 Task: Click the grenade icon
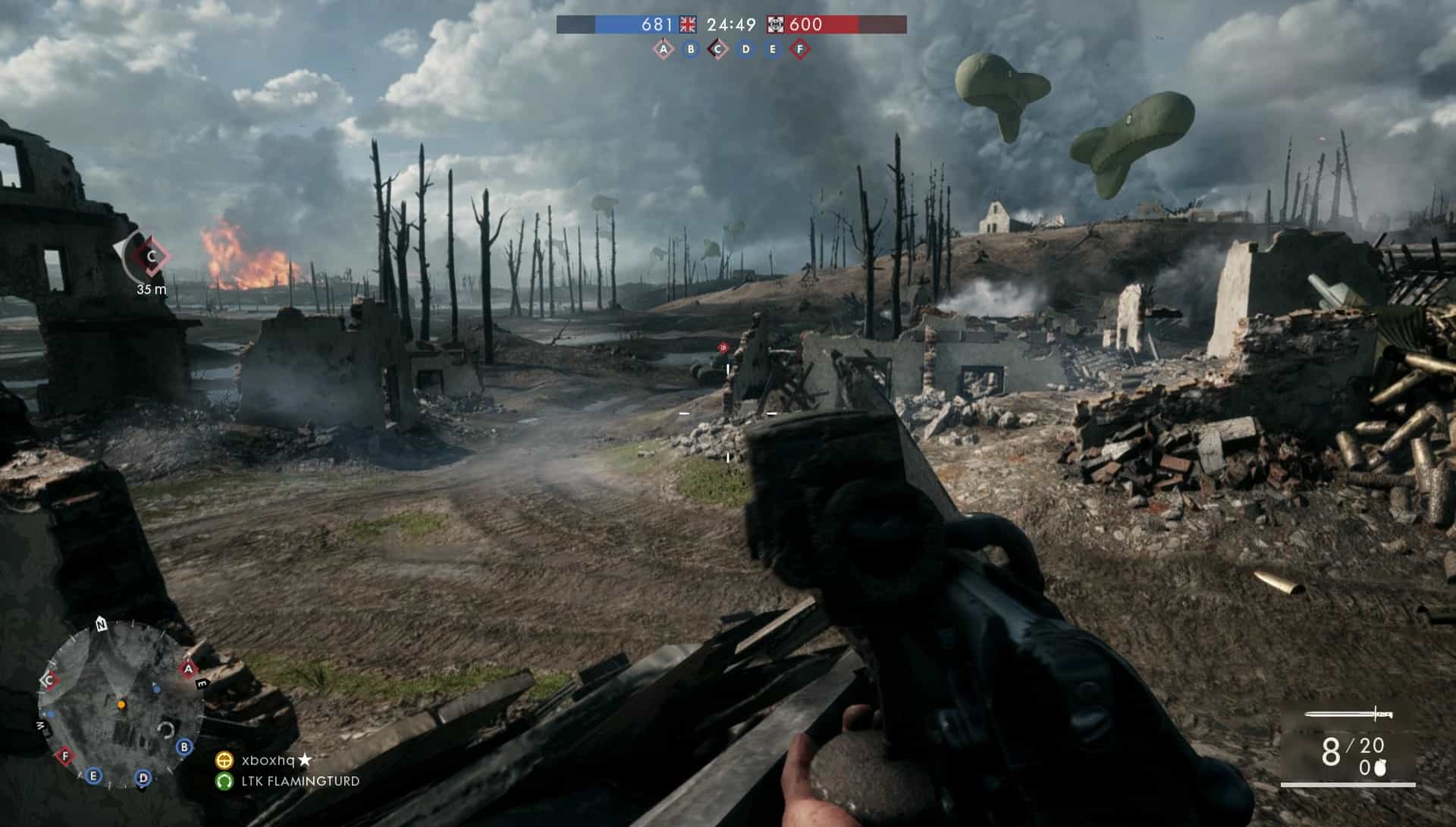pyautogui.click(x=1379, y=768)
